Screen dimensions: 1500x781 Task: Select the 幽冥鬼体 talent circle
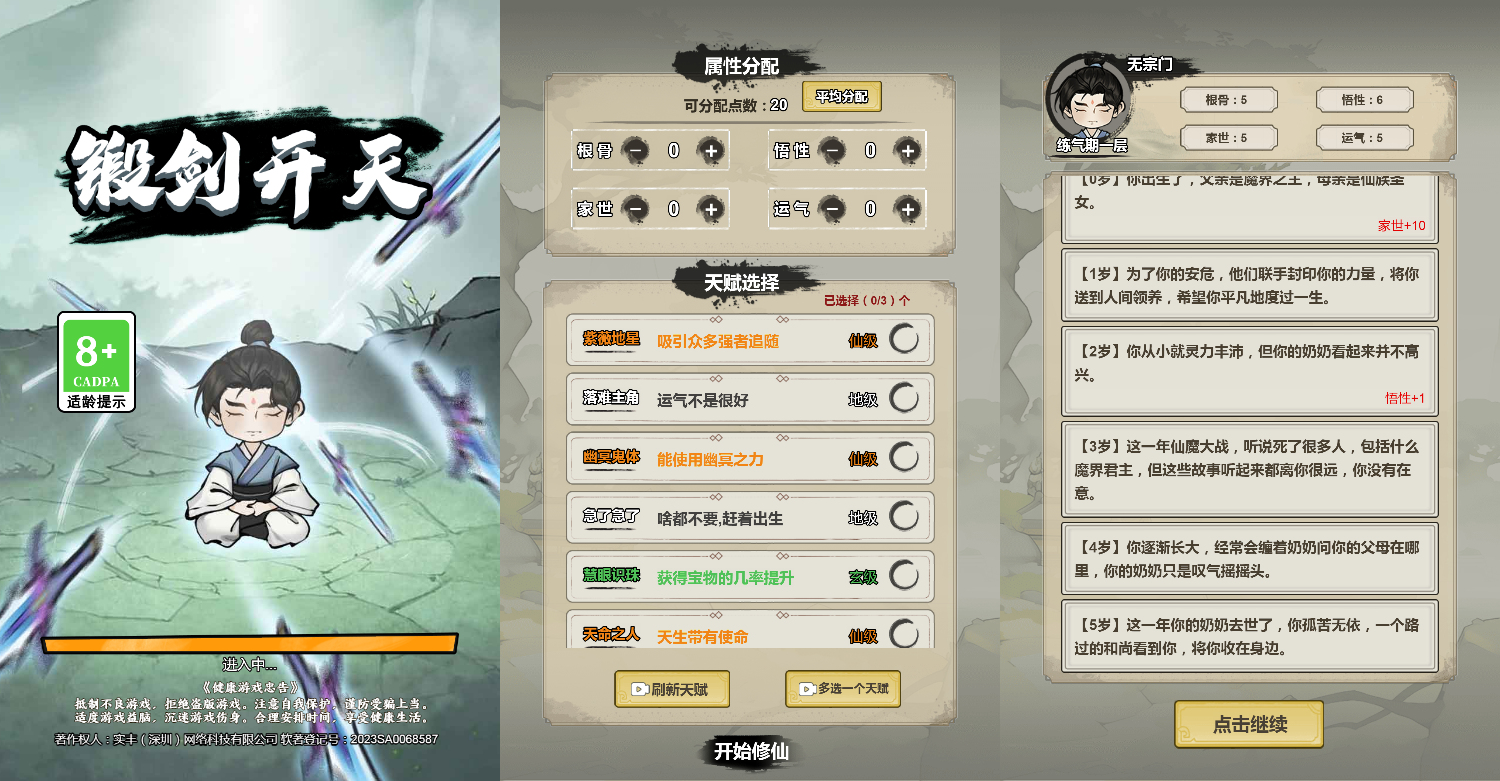click(903, 458)
